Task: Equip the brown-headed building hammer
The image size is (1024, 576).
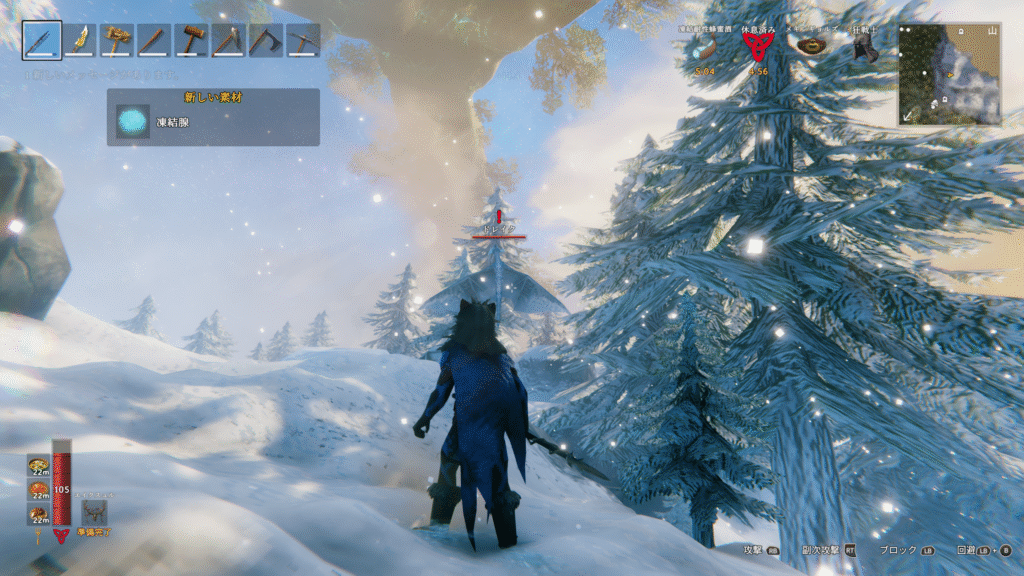Action: (x=190, y=40)
